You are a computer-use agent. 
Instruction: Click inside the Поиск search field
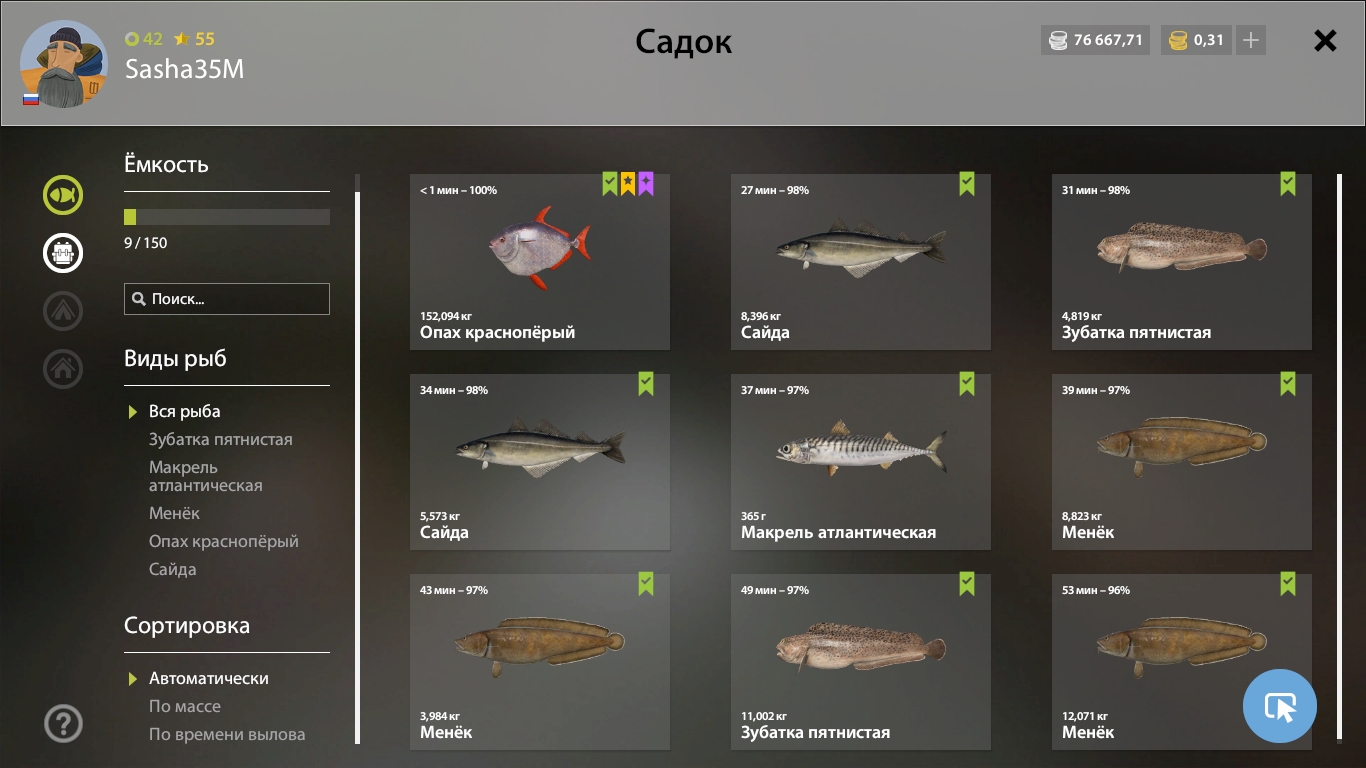coord(227,298)
